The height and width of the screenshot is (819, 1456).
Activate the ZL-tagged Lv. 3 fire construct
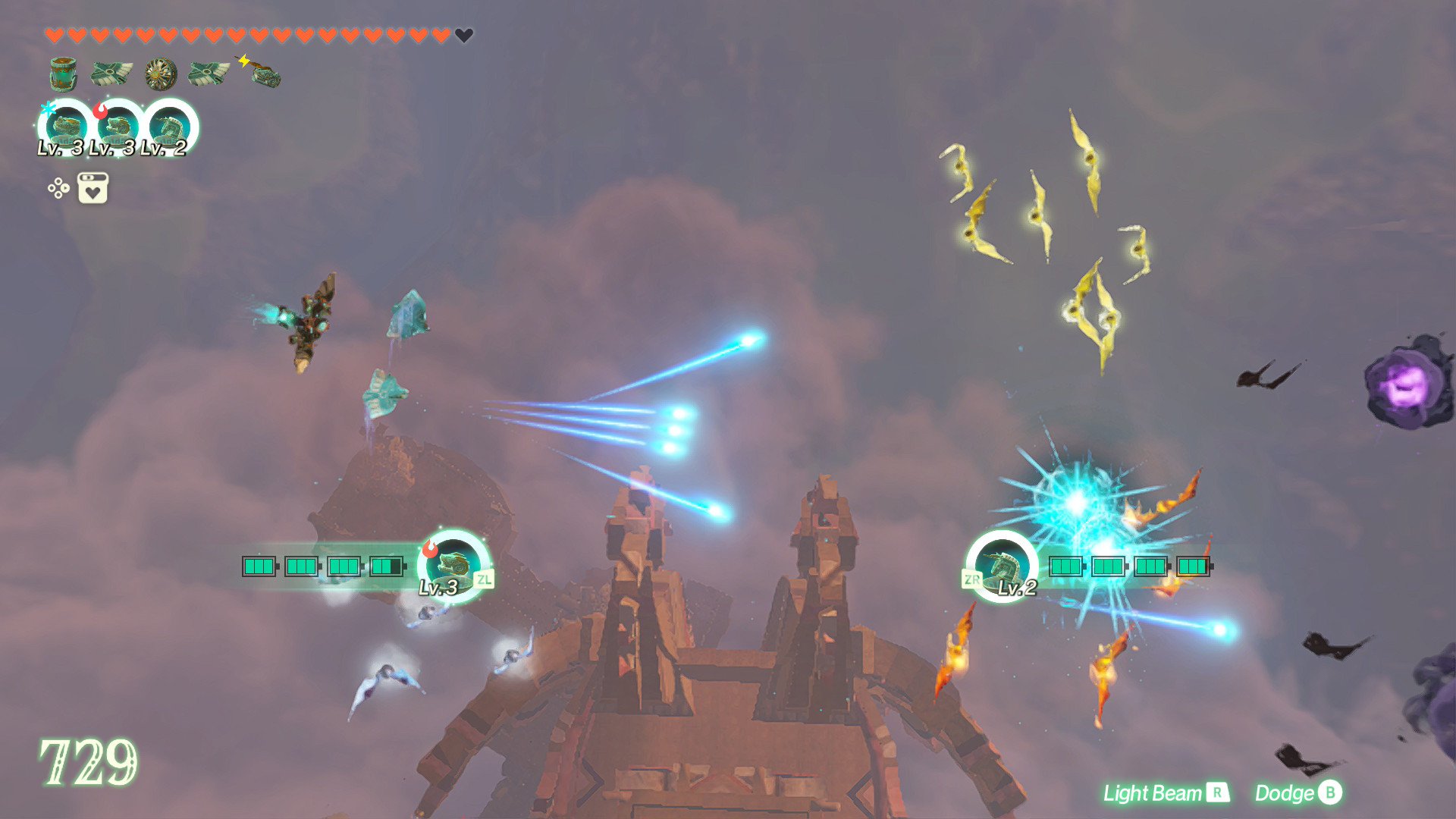[454, 566]
